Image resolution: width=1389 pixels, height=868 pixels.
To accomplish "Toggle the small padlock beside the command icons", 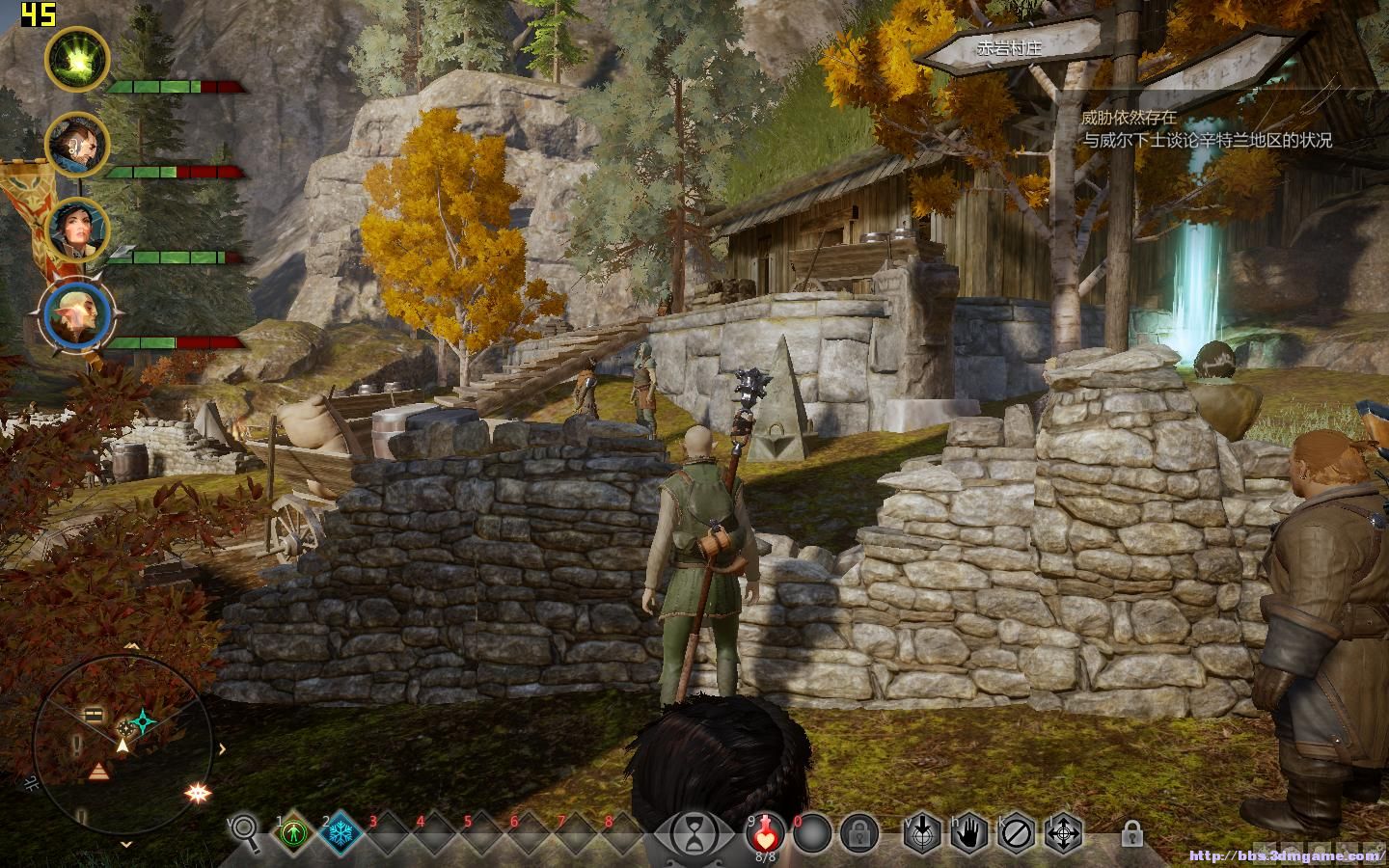I will pos(1132,831).
